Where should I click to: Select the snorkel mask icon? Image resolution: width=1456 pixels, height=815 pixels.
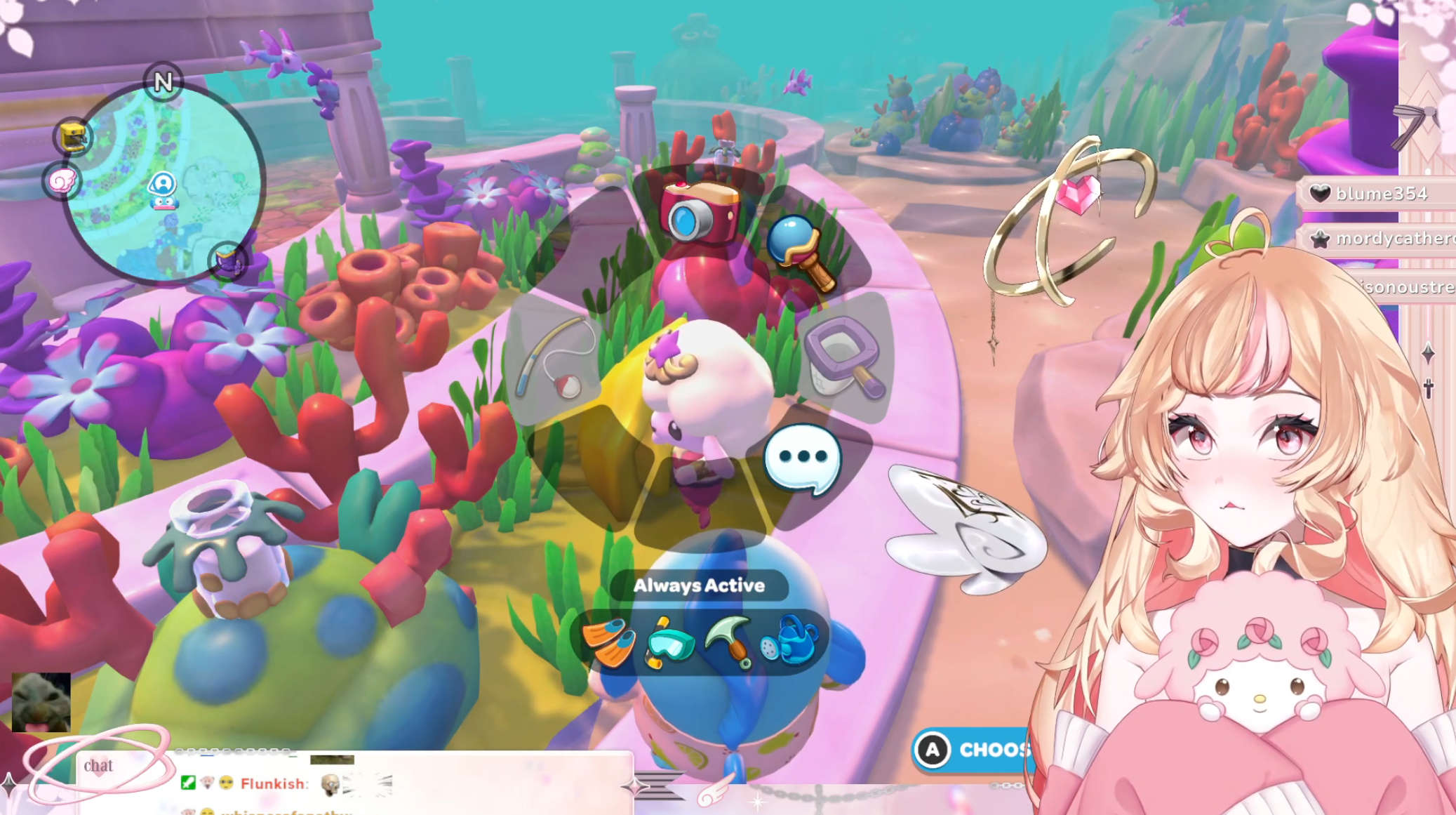coord(669,642)
